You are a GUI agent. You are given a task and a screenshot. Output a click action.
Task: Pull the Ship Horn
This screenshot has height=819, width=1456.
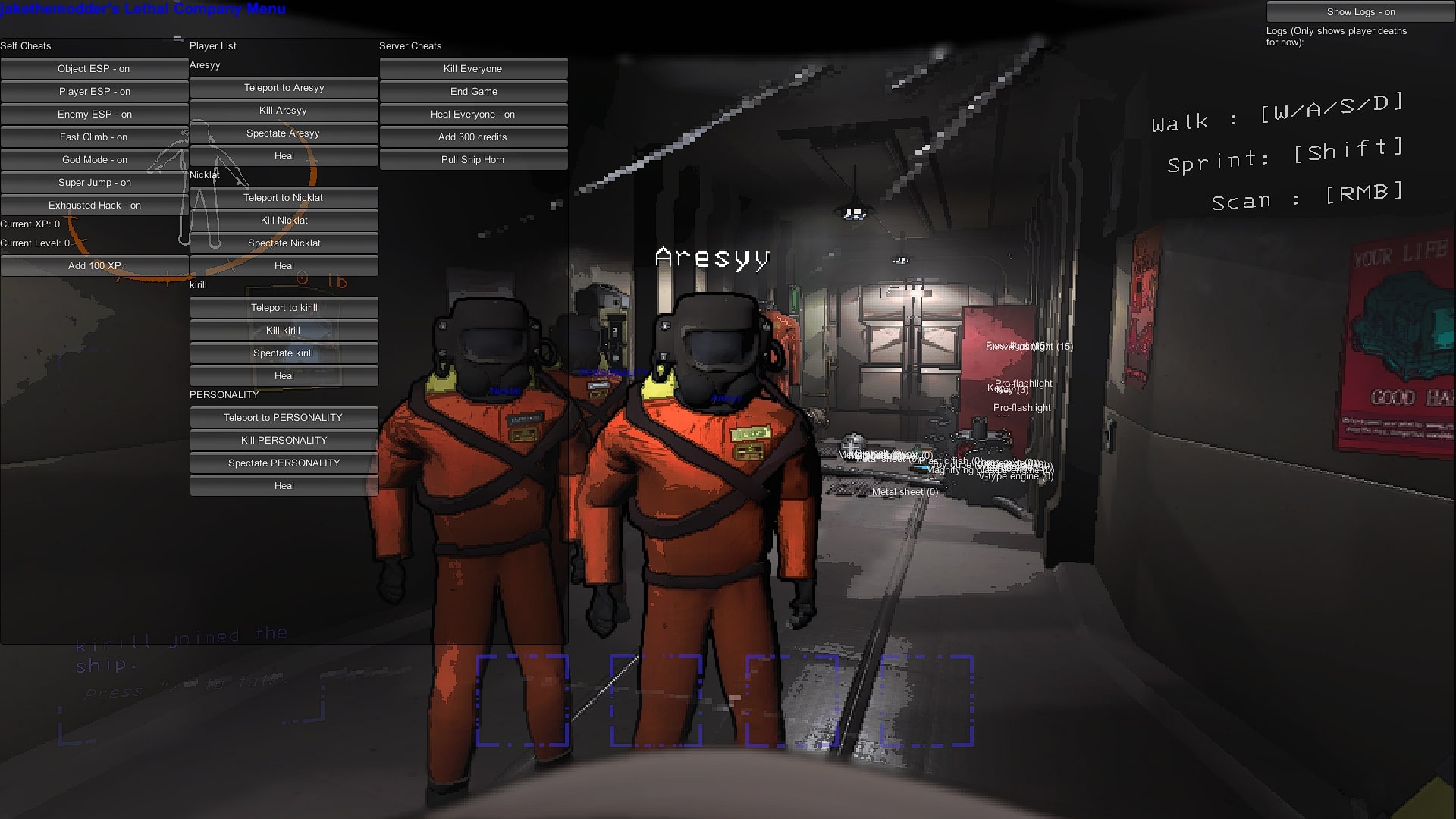[472, 160]
